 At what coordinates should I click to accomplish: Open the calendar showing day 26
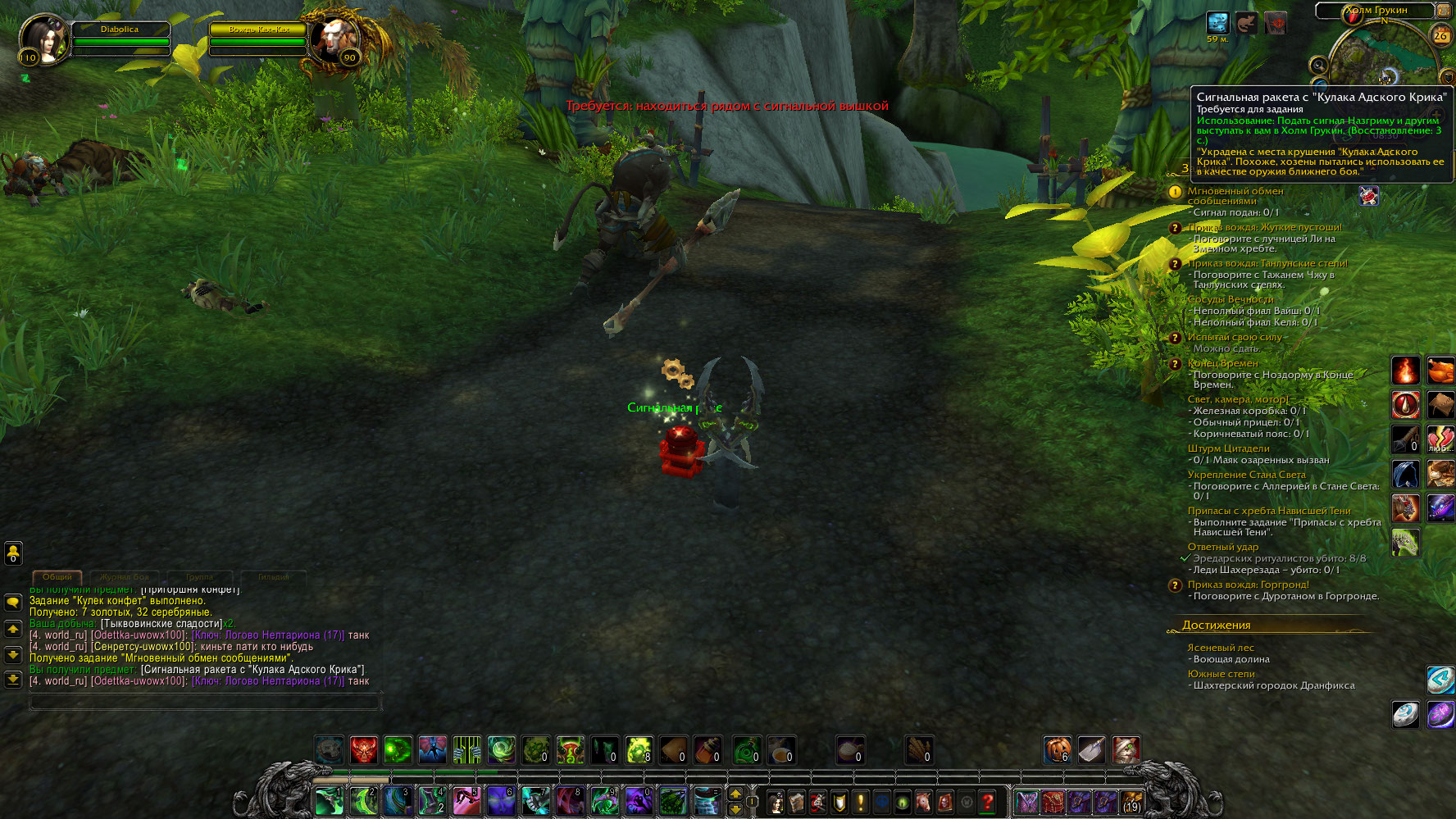click(1440, 36)
